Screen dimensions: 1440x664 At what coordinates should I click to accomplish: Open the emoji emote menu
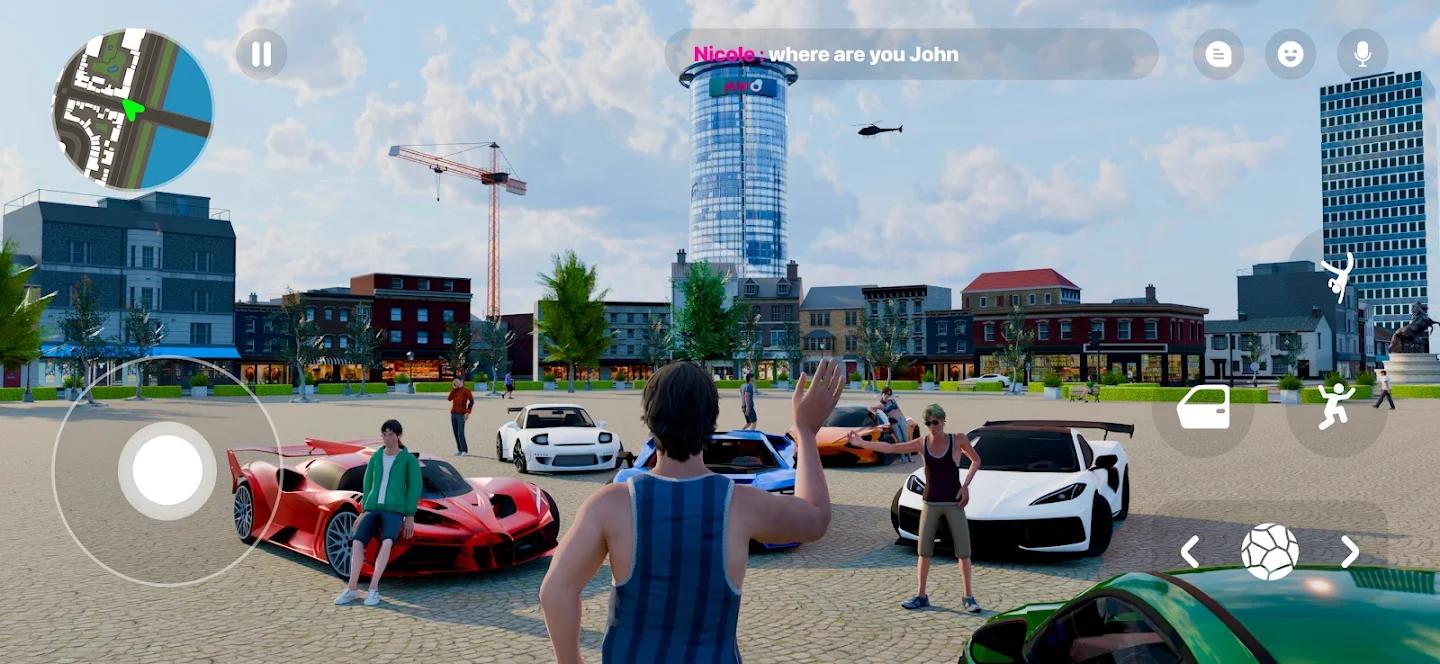tap(1290, 54)
